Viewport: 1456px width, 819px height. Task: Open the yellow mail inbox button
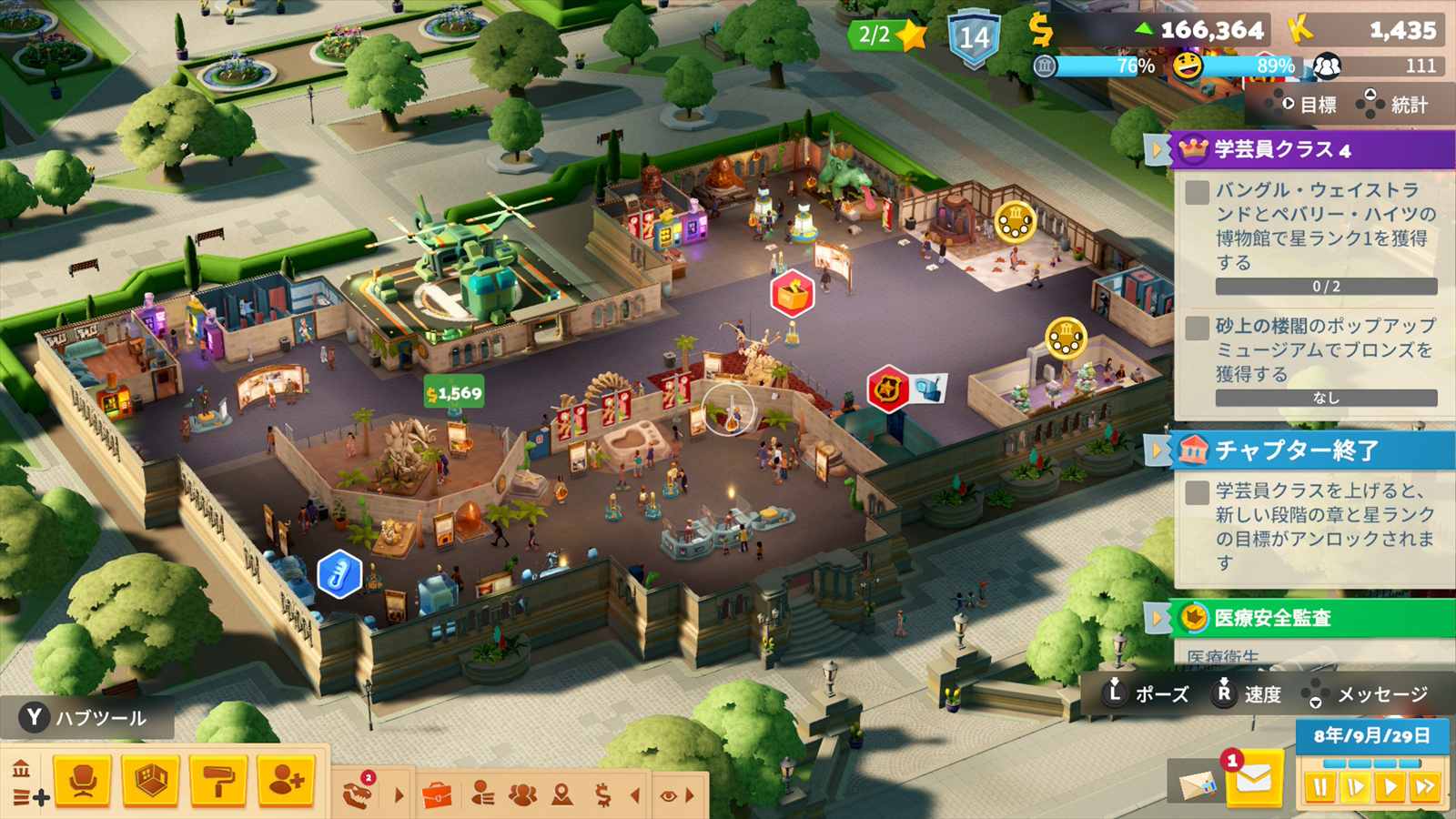[1253, 780]
